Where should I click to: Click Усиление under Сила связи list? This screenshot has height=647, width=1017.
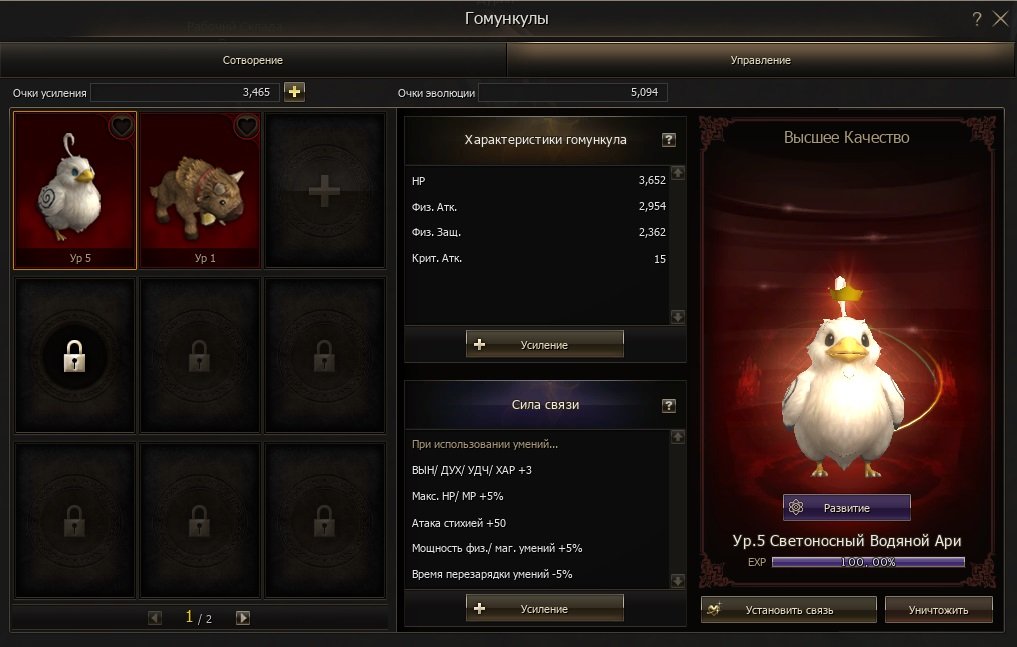coord(545,608)
